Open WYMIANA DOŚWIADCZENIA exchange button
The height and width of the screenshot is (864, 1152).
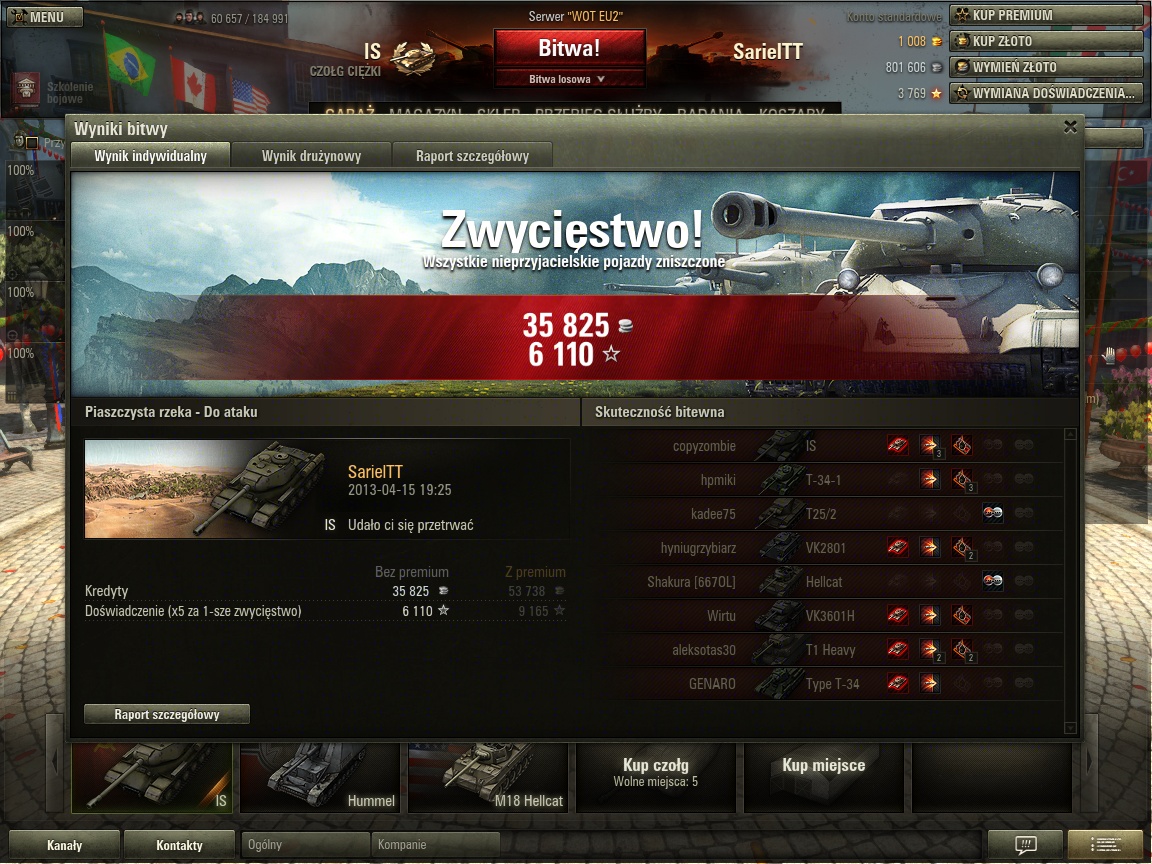tap(1045, 93)
